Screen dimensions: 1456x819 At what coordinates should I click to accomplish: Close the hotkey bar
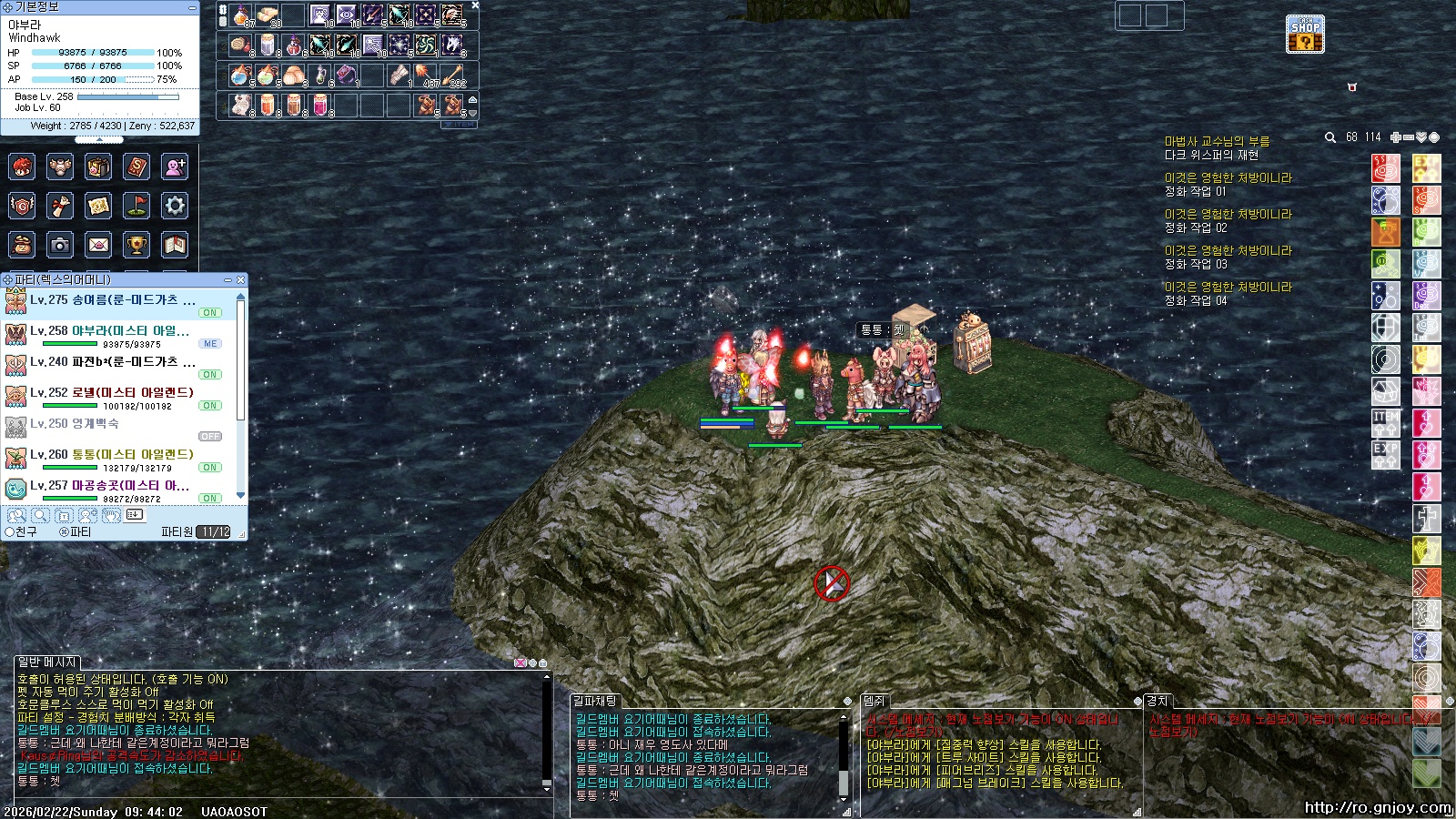(475, 5)
